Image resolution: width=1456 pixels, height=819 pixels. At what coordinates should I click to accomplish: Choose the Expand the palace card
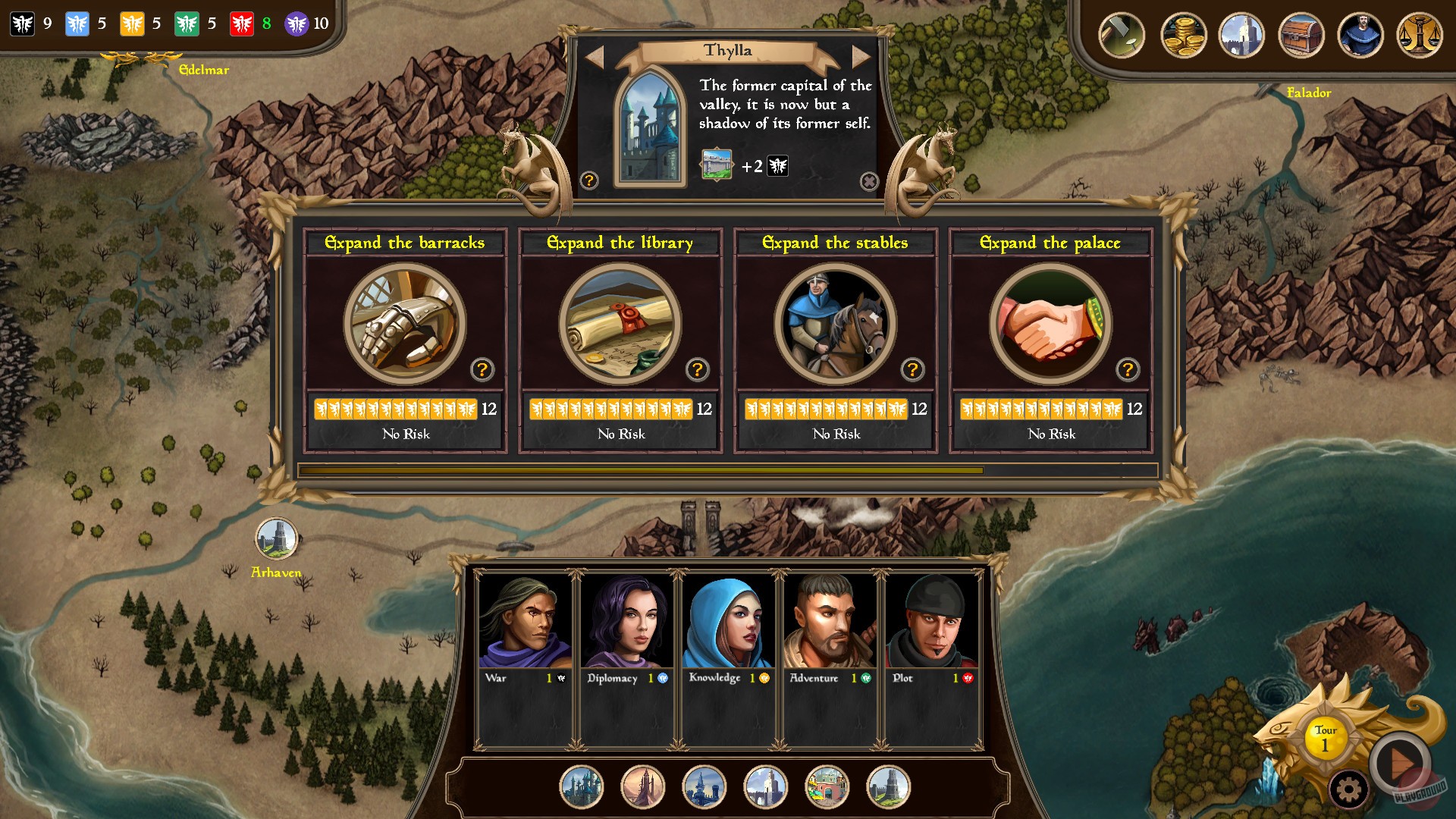coord(1050,325)
